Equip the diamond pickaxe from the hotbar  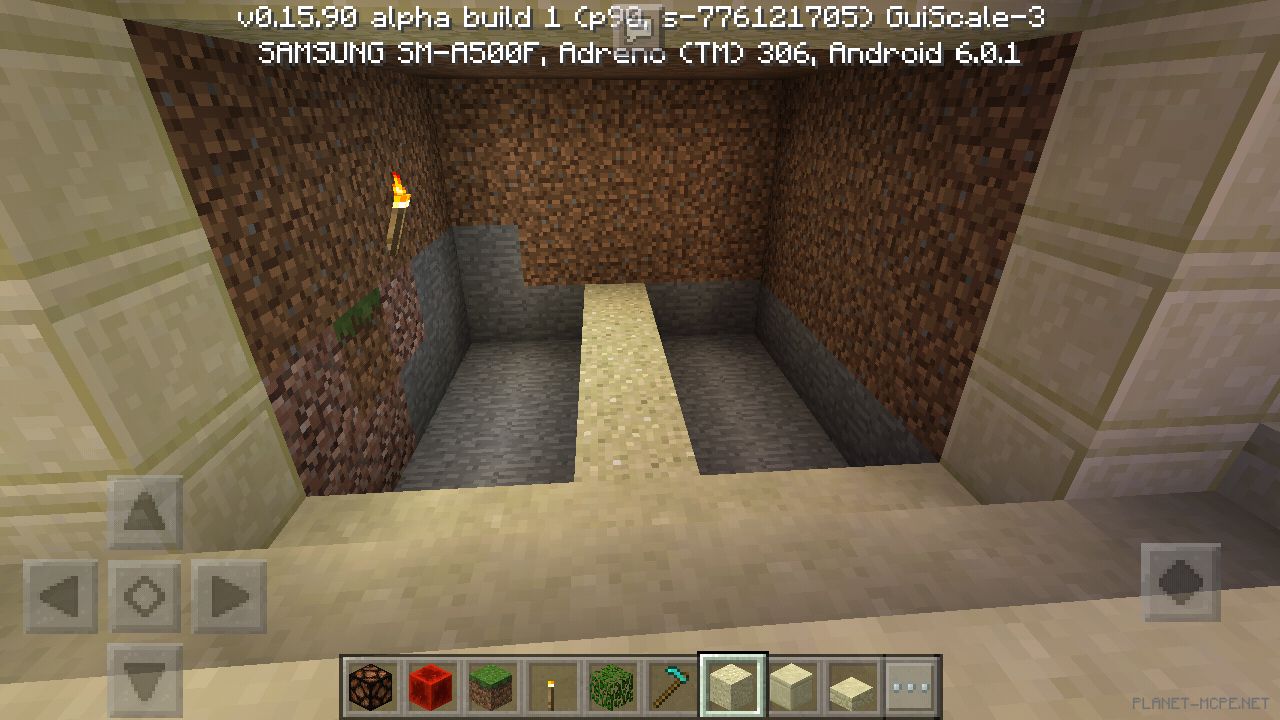pos(671,687)
